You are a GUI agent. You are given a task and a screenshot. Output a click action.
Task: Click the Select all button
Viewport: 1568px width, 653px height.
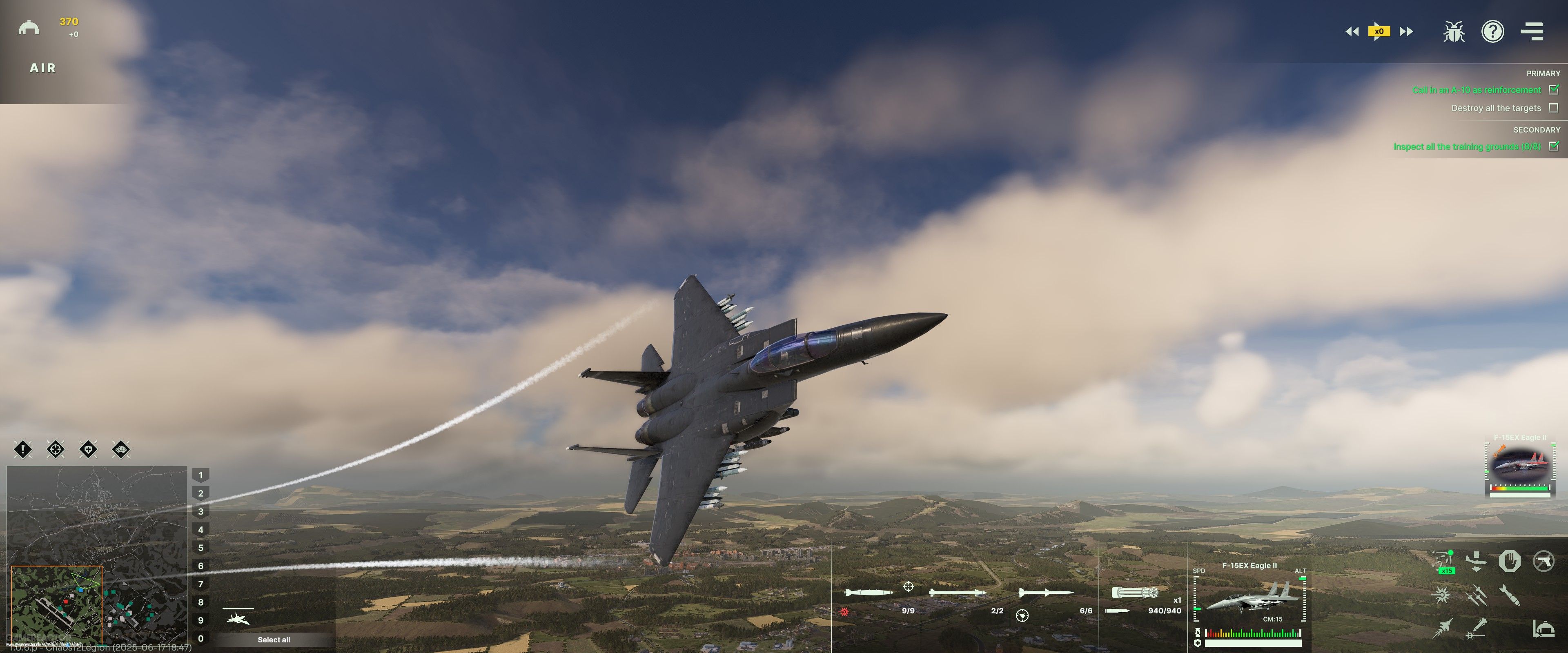click(273, 640)
